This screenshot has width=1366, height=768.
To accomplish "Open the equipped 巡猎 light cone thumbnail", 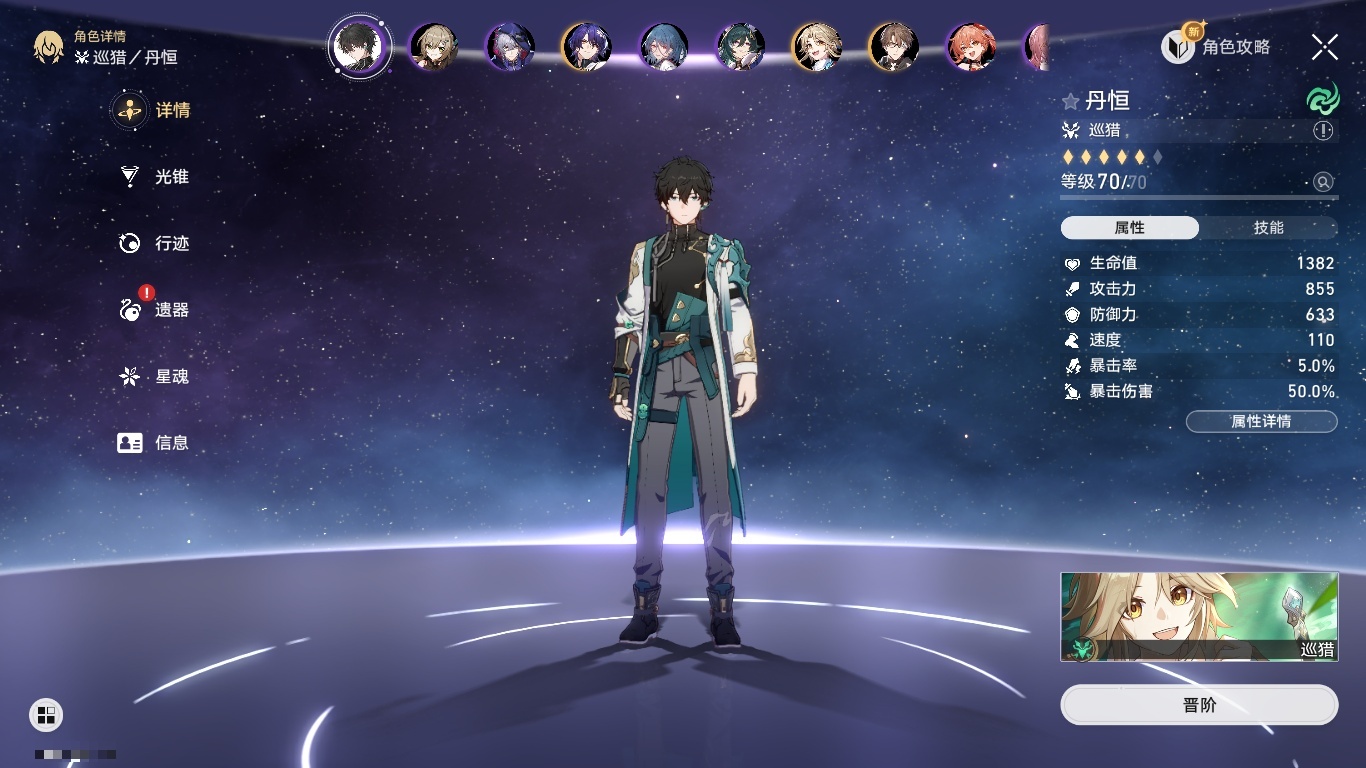I will click(1199, 617).
